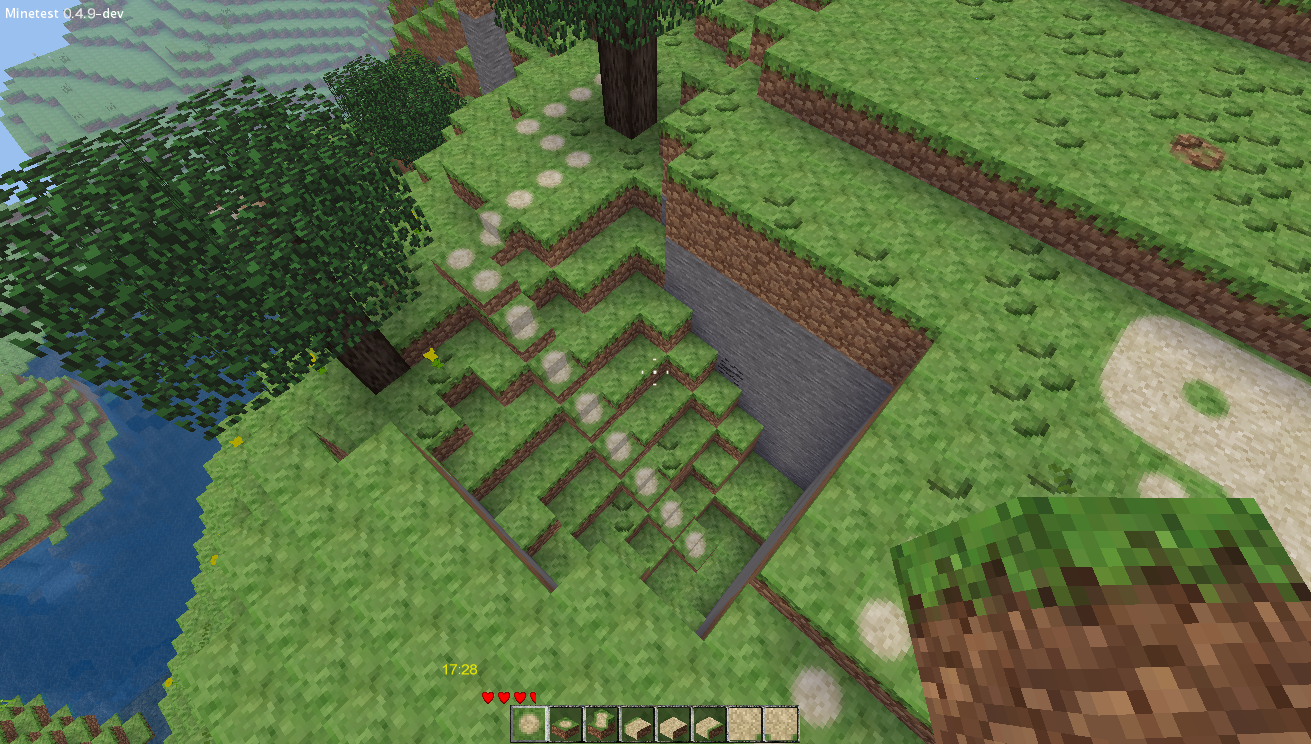This screenshot has width=1311, height=744.
Task: Click the half heart at the end of health bar
Action: (534, 698)
